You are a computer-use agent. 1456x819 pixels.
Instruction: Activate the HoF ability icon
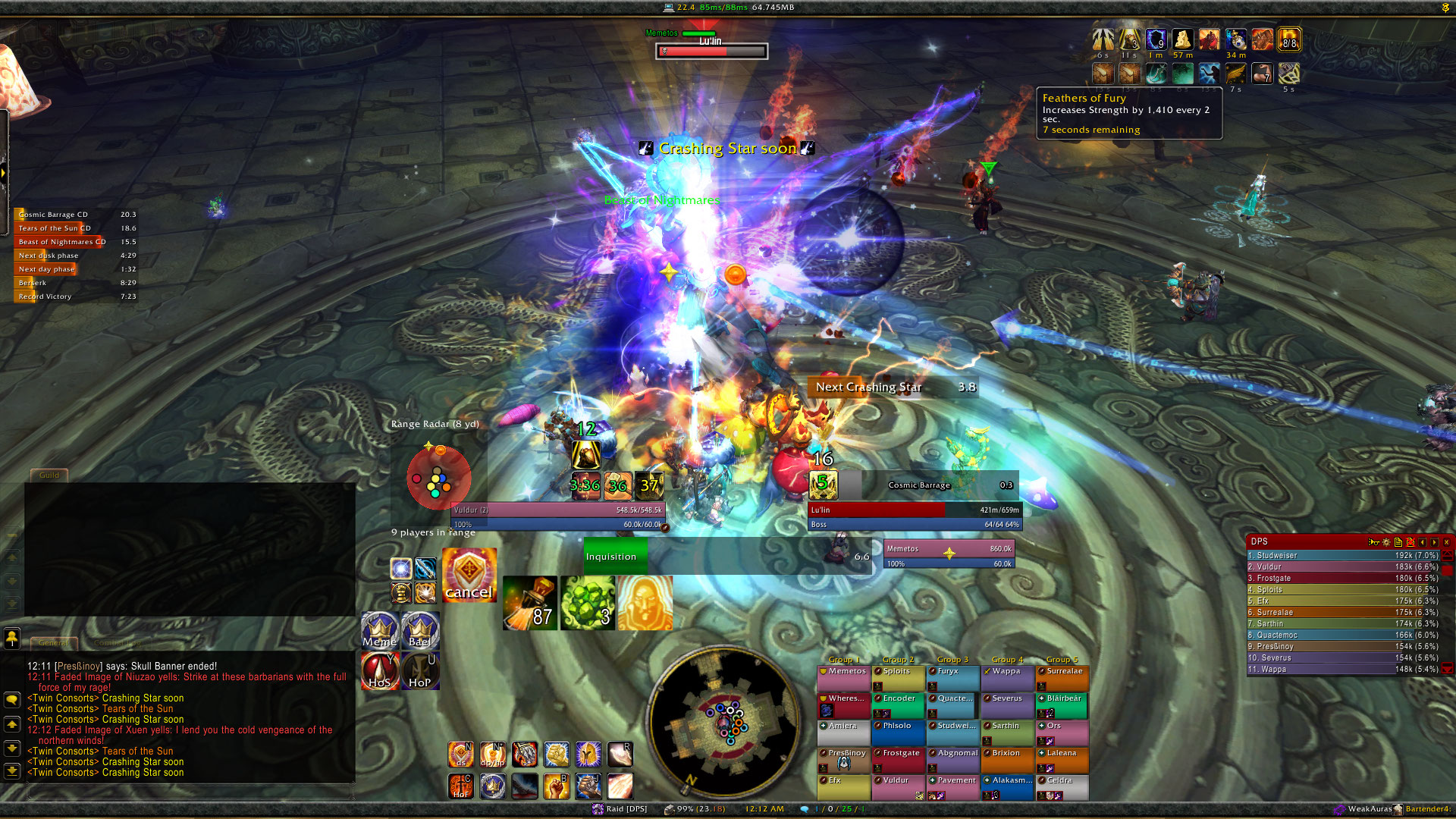click(x=460, y=786)
